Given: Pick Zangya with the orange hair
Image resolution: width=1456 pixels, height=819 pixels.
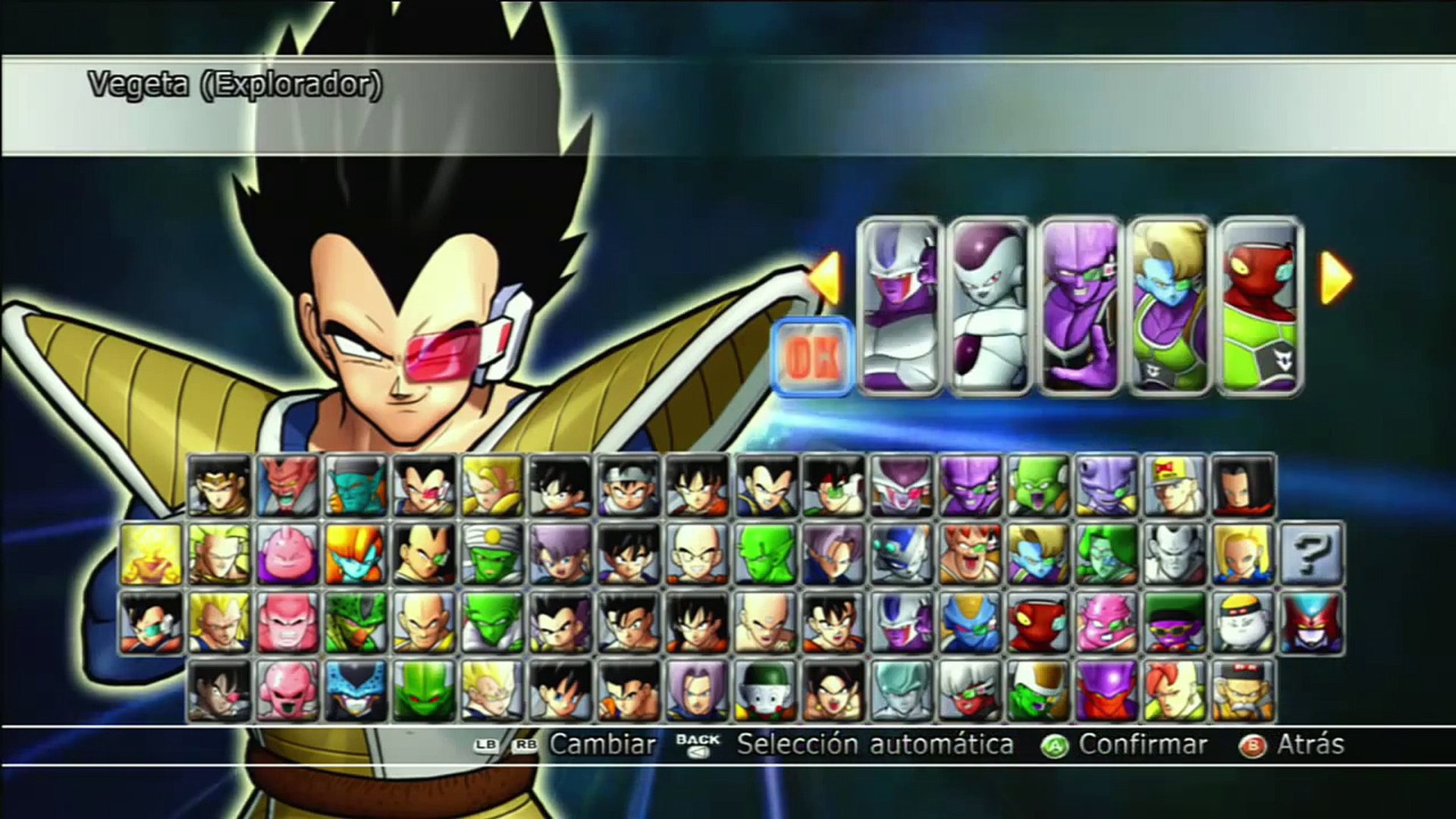Looking at the screenshot, I should tap(356, 554).
